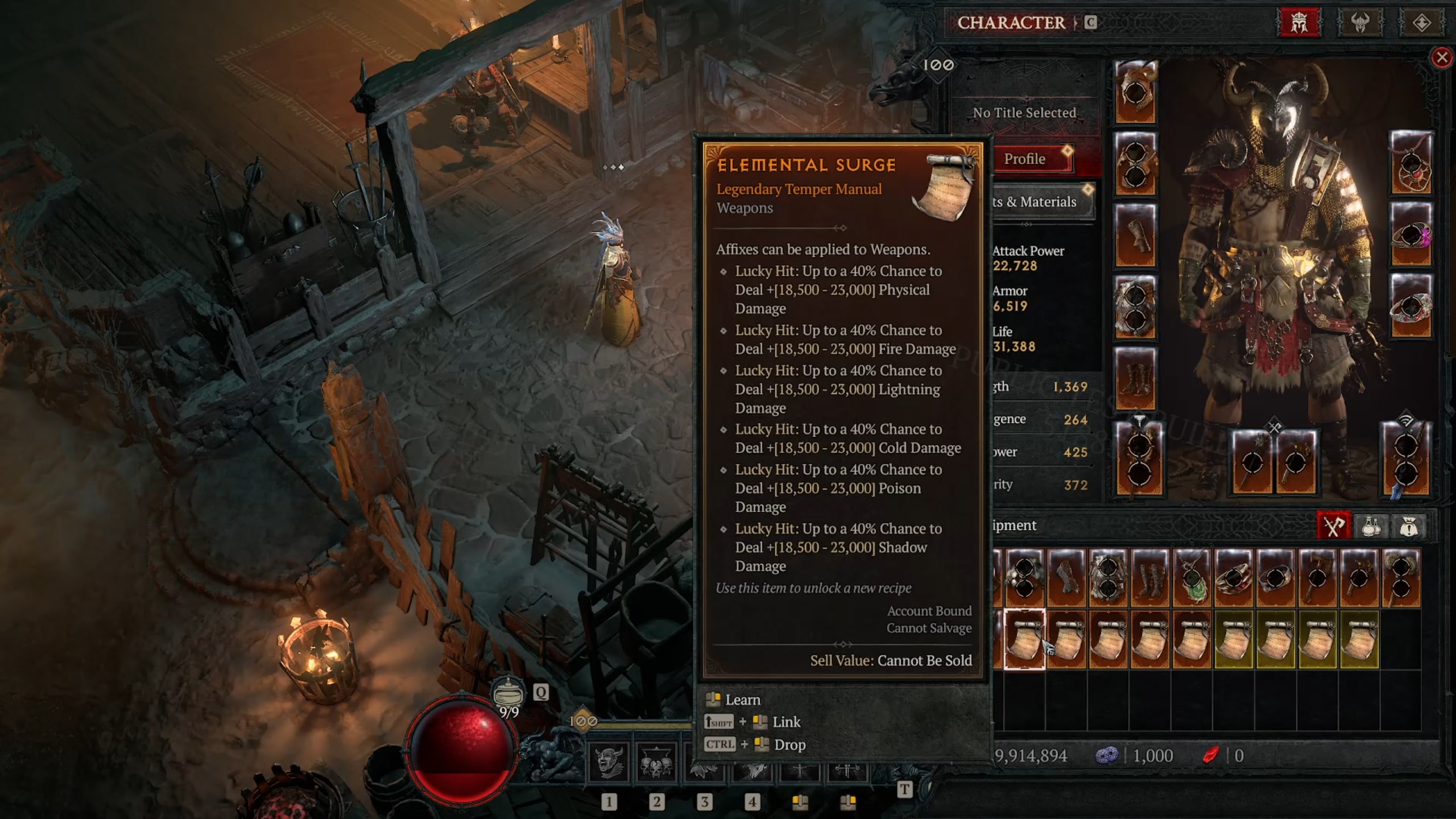
Task: Switch to the quest items bag tab
Action: pos(1408,526)
